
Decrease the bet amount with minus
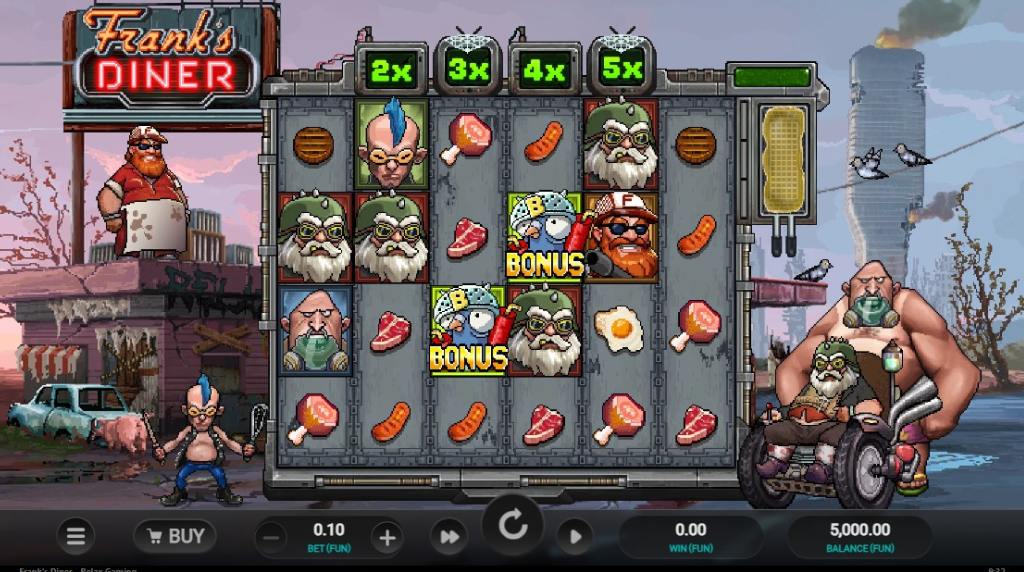click(271, 538)
